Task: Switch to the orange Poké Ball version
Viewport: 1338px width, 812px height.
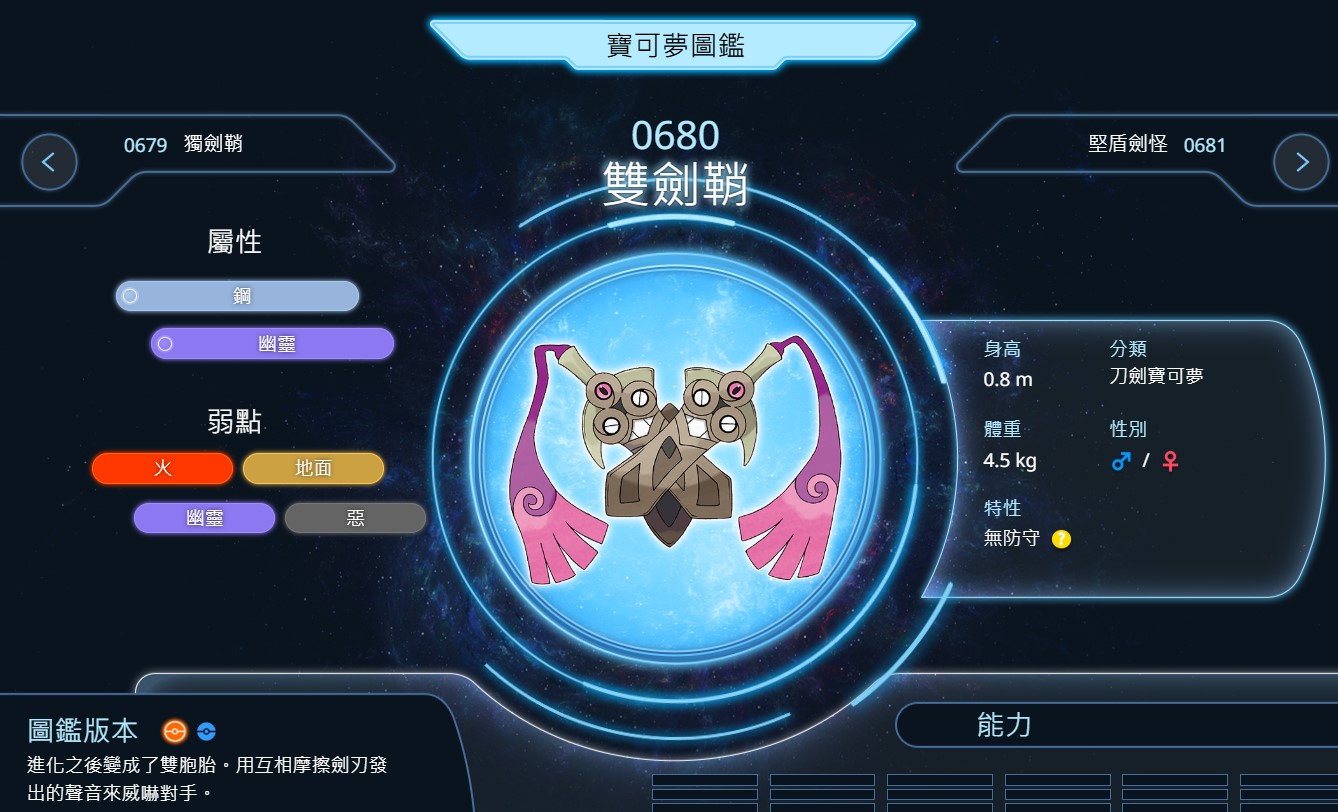Action: point(175,731)
